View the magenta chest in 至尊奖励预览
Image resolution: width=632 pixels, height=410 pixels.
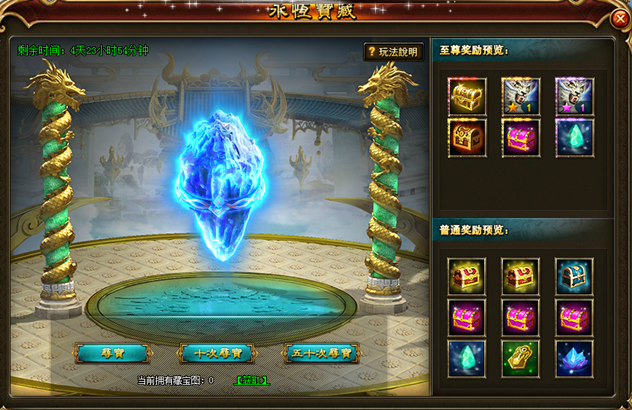(x=520, y=138)
